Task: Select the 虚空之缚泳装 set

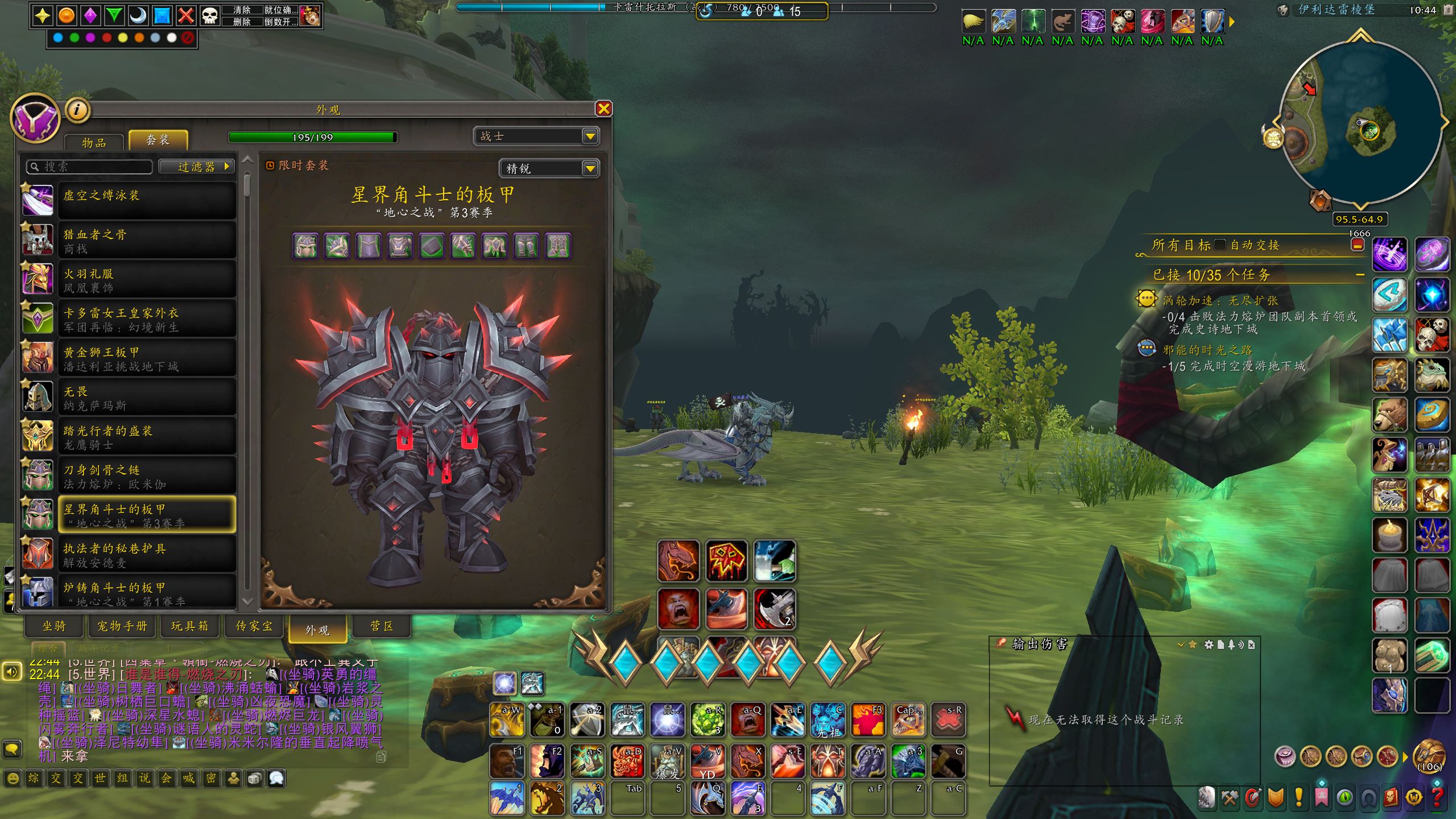Action: [x=147, y=200]
